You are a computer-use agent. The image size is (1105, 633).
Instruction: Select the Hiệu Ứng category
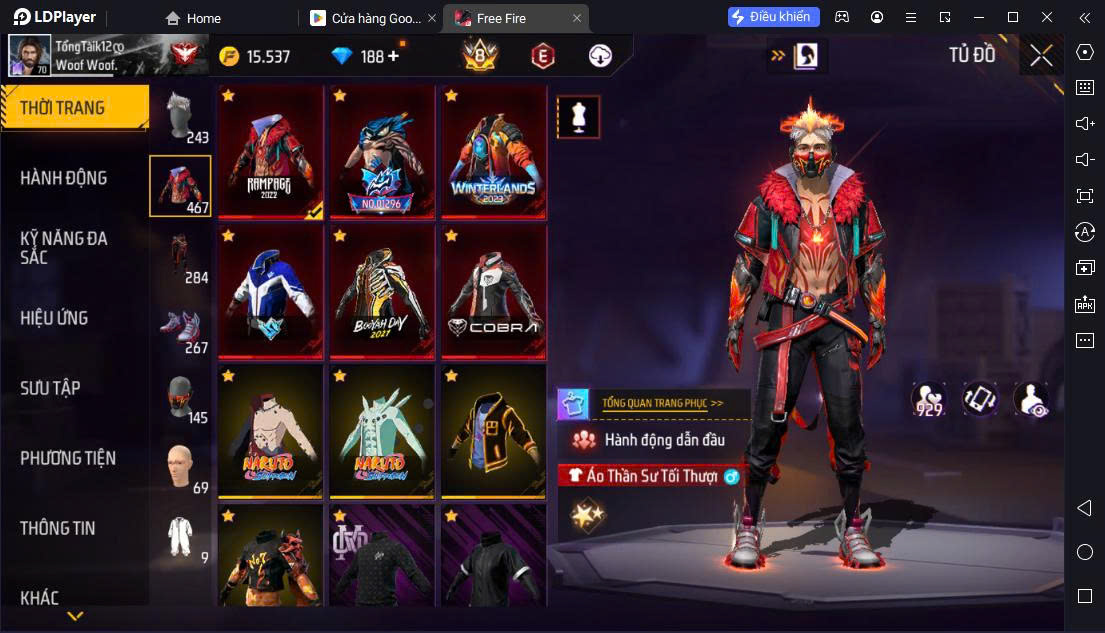(x=54, y=318)
